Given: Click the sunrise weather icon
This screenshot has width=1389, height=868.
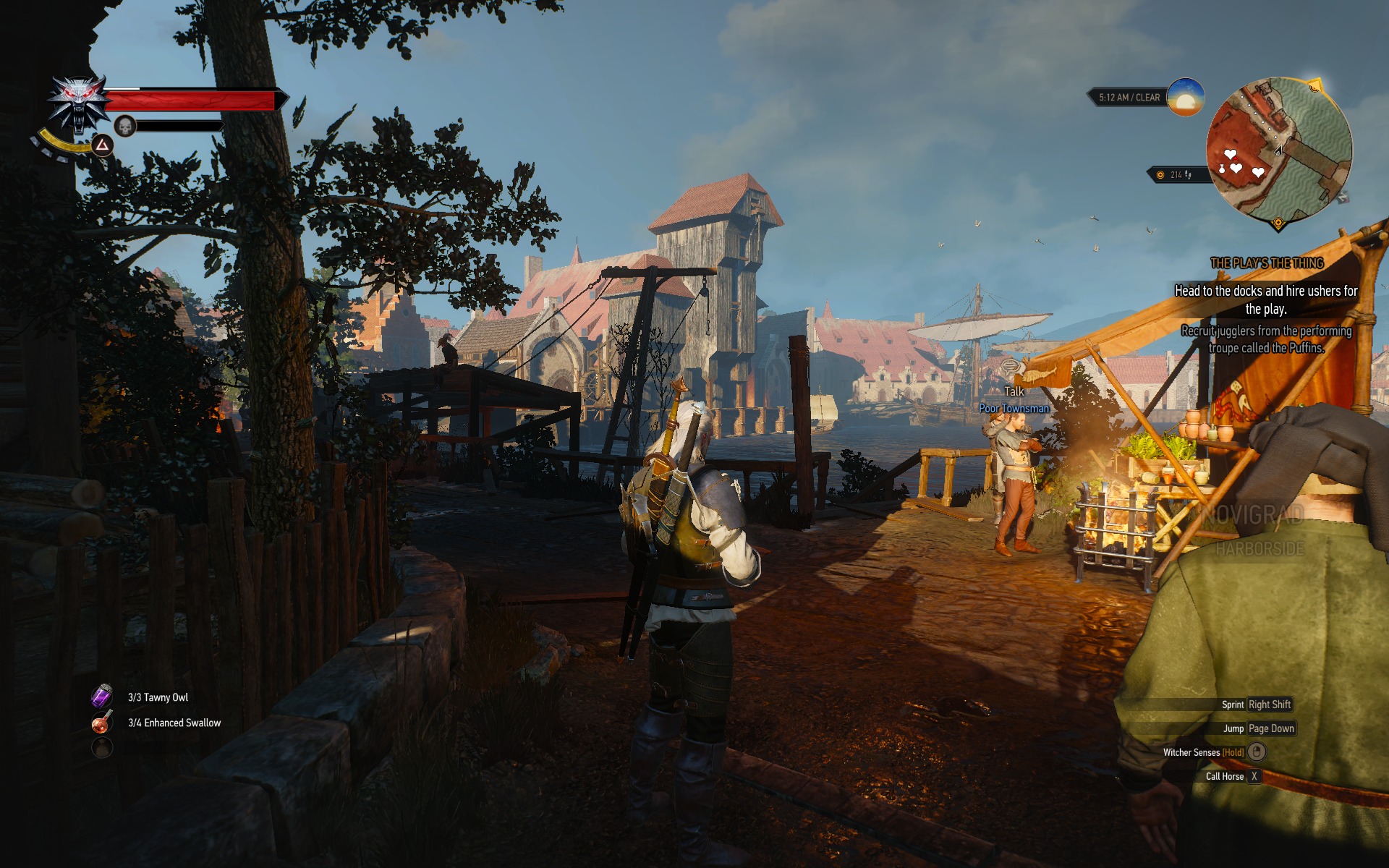Looking at the screenshot, I should [1185, 97].
